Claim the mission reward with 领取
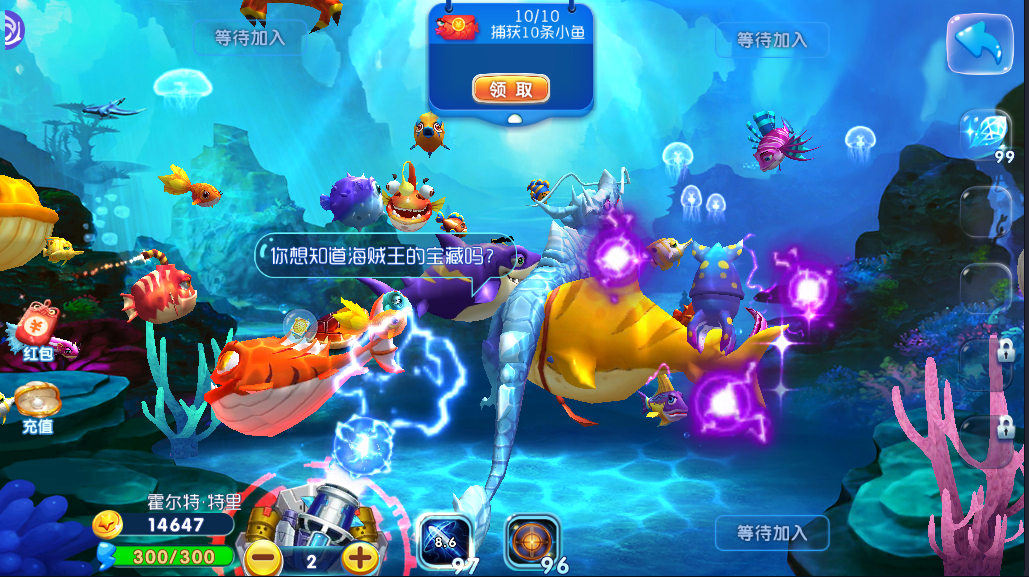1029x577 pixels. coord(511,89)
